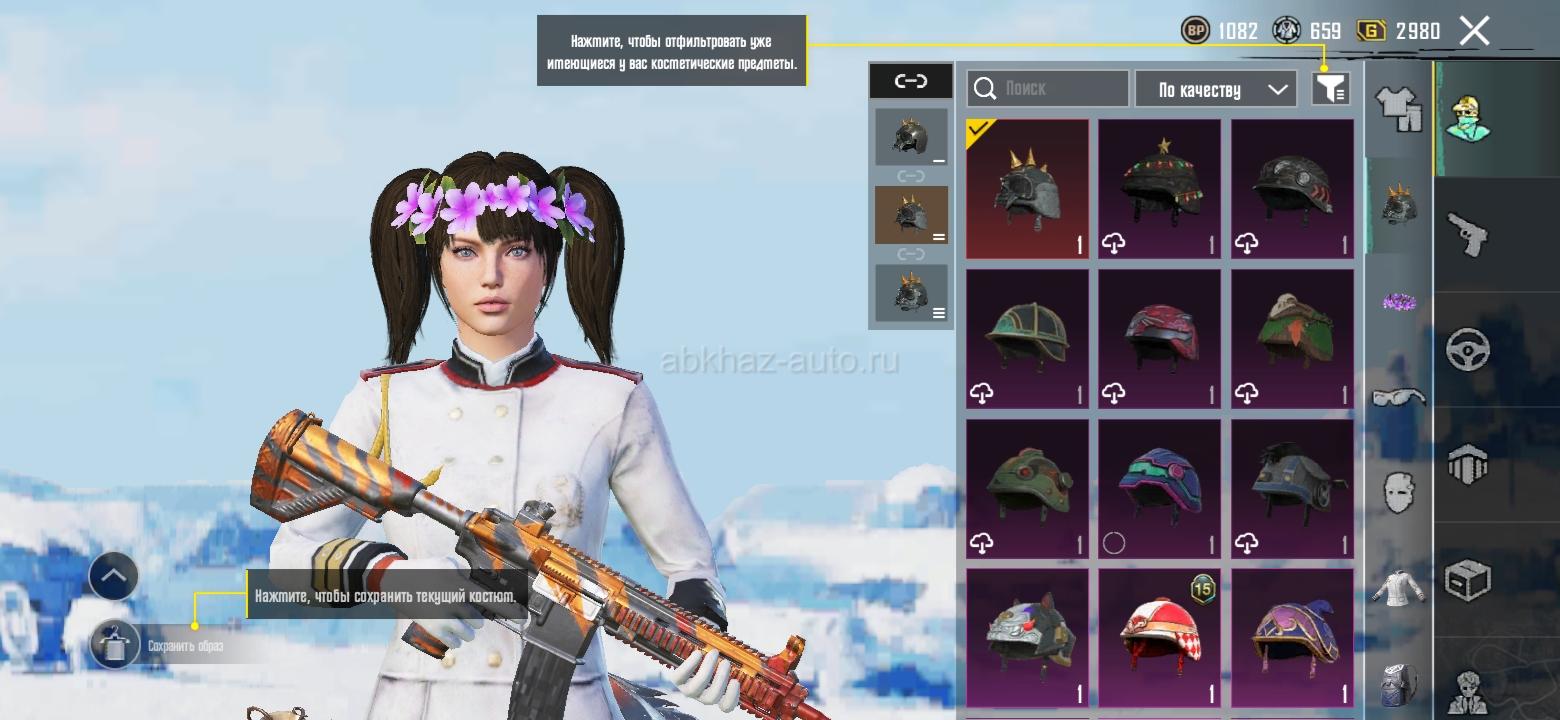Open the face mask category
The height and width of the screenshot is (720, 1560).
tap(1398, 492)
